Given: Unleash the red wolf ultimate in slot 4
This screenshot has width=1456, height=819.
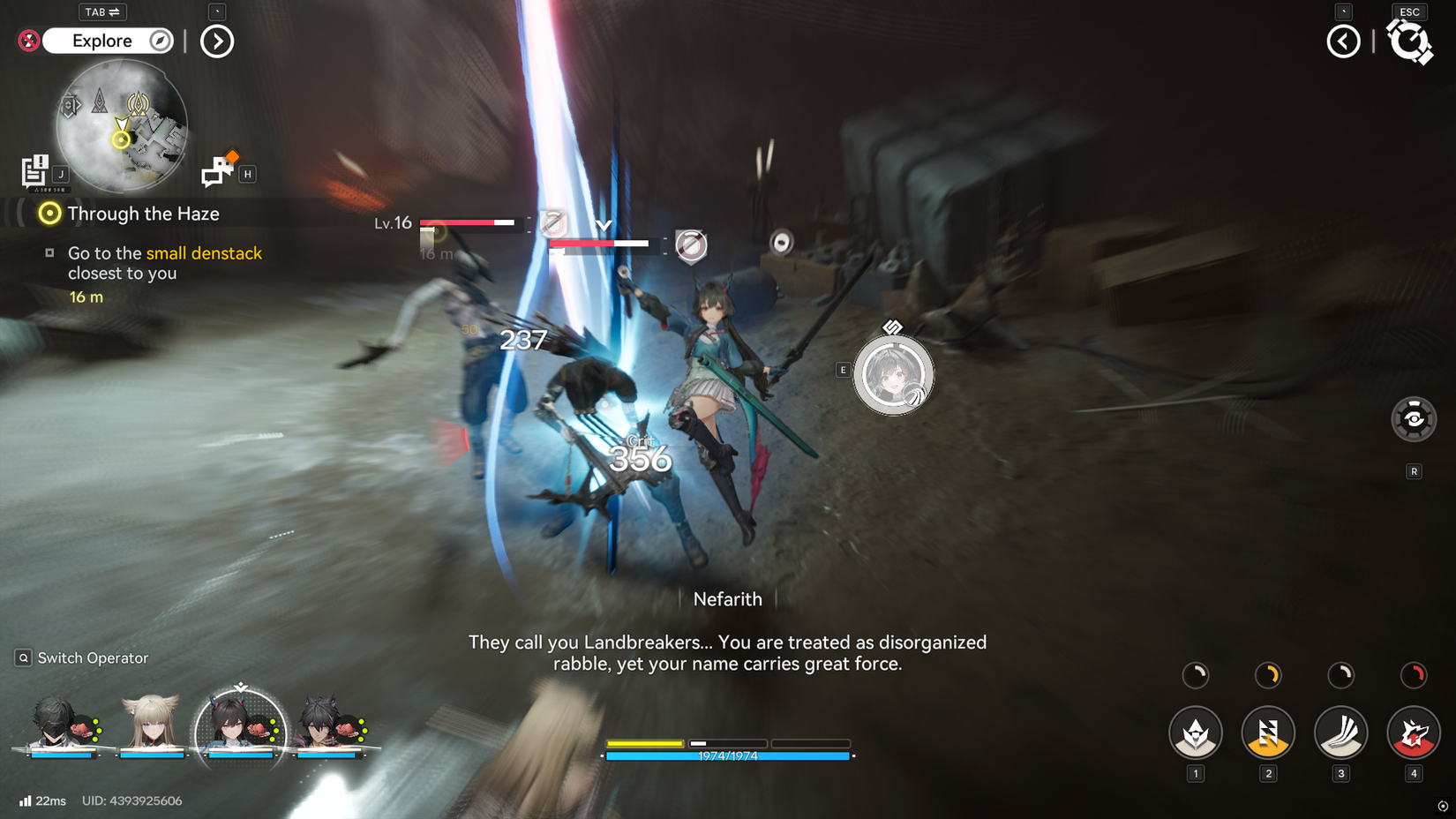Looking at the screenshot, I should pos(1413,733).
